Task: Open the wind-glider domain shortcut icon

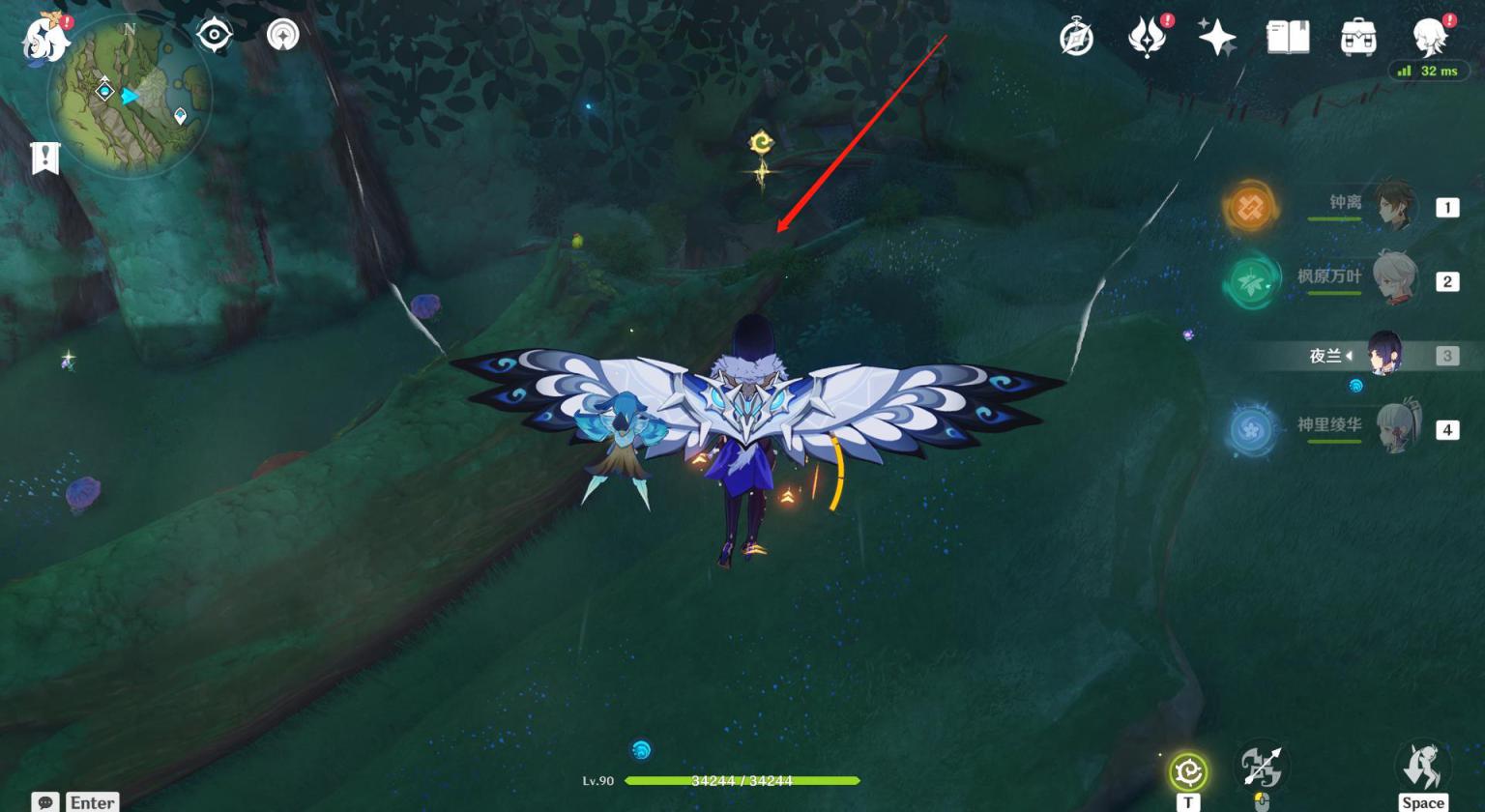Action: coord(282,36)
